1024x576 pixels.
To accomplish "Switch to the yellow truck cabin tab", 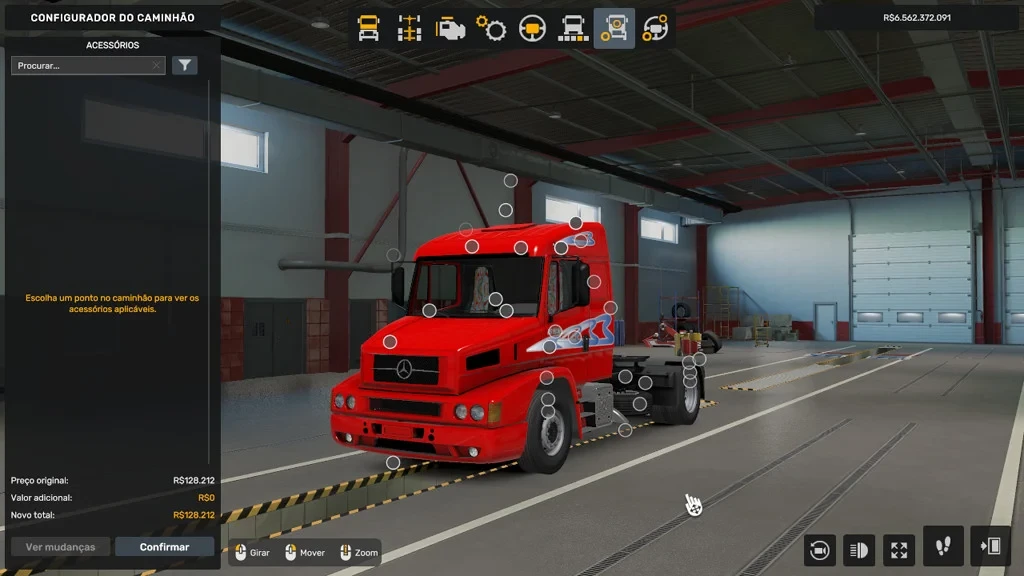I will coord(369,28).
